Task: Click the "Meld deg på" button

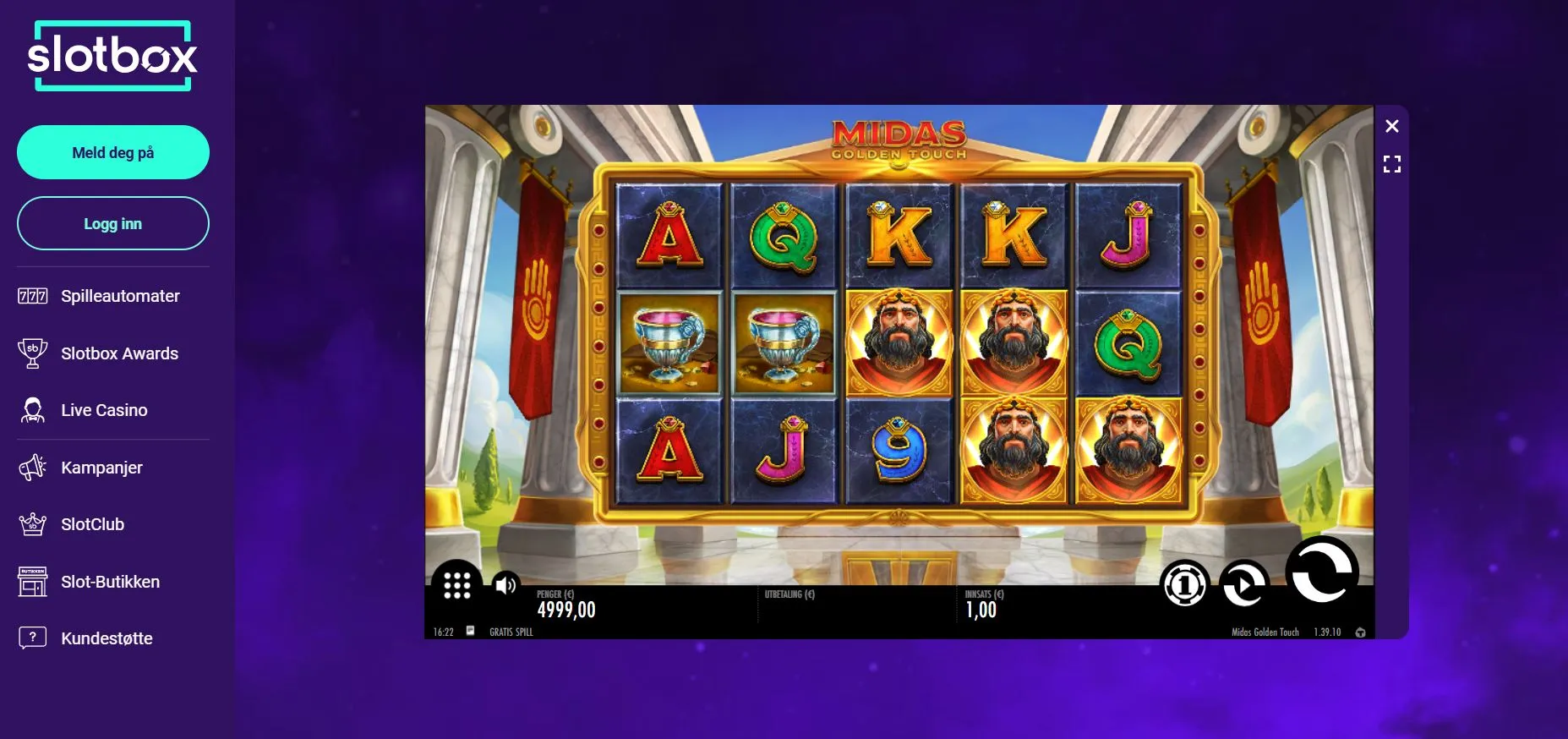Action: 112,152
